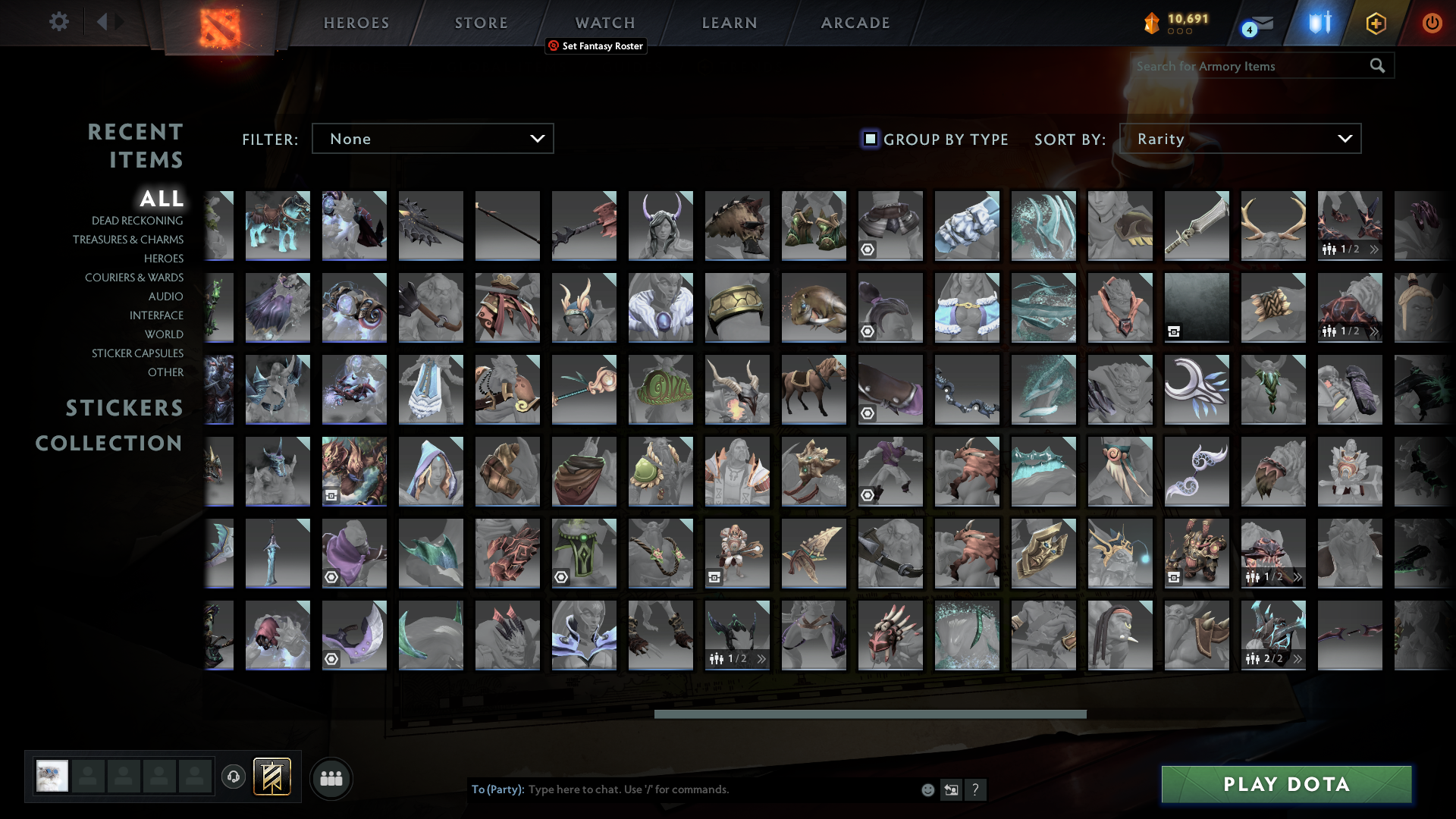This screenshot has width=1456, height=819.
Task: Open the ARCADE menu item
Action: coord(855,22)
